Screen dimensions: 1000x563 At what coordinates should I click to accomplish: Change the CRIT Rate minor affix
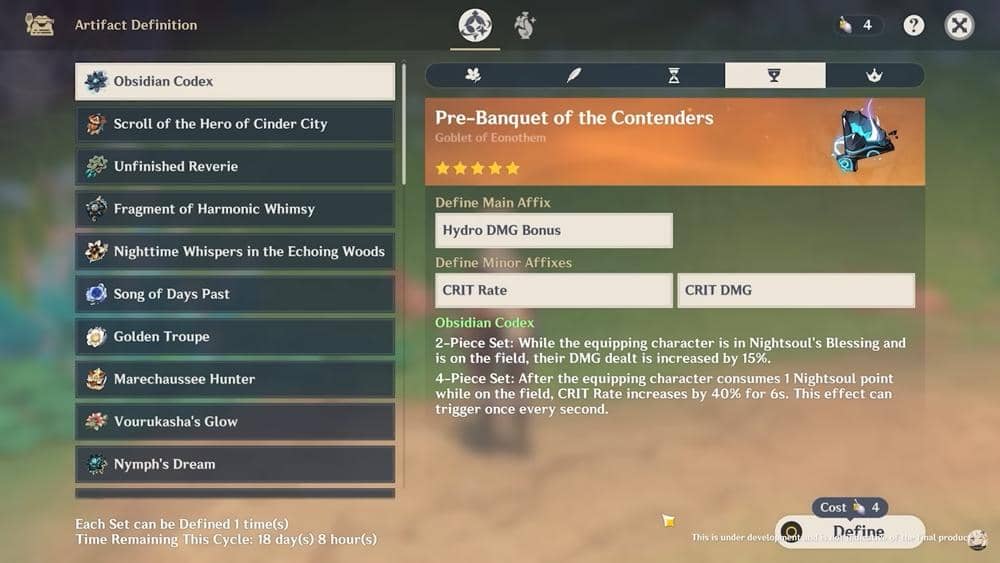tap(553, 290)
